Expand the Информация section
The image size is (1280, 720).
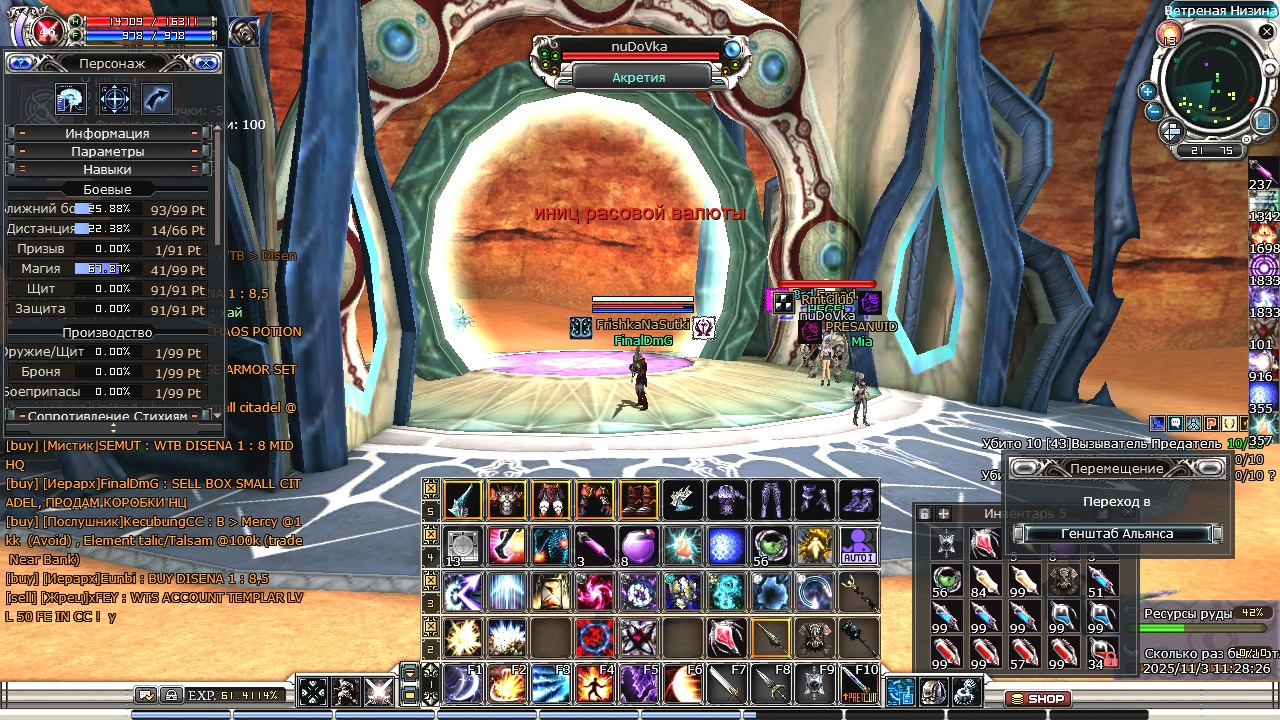coord(107,133)
